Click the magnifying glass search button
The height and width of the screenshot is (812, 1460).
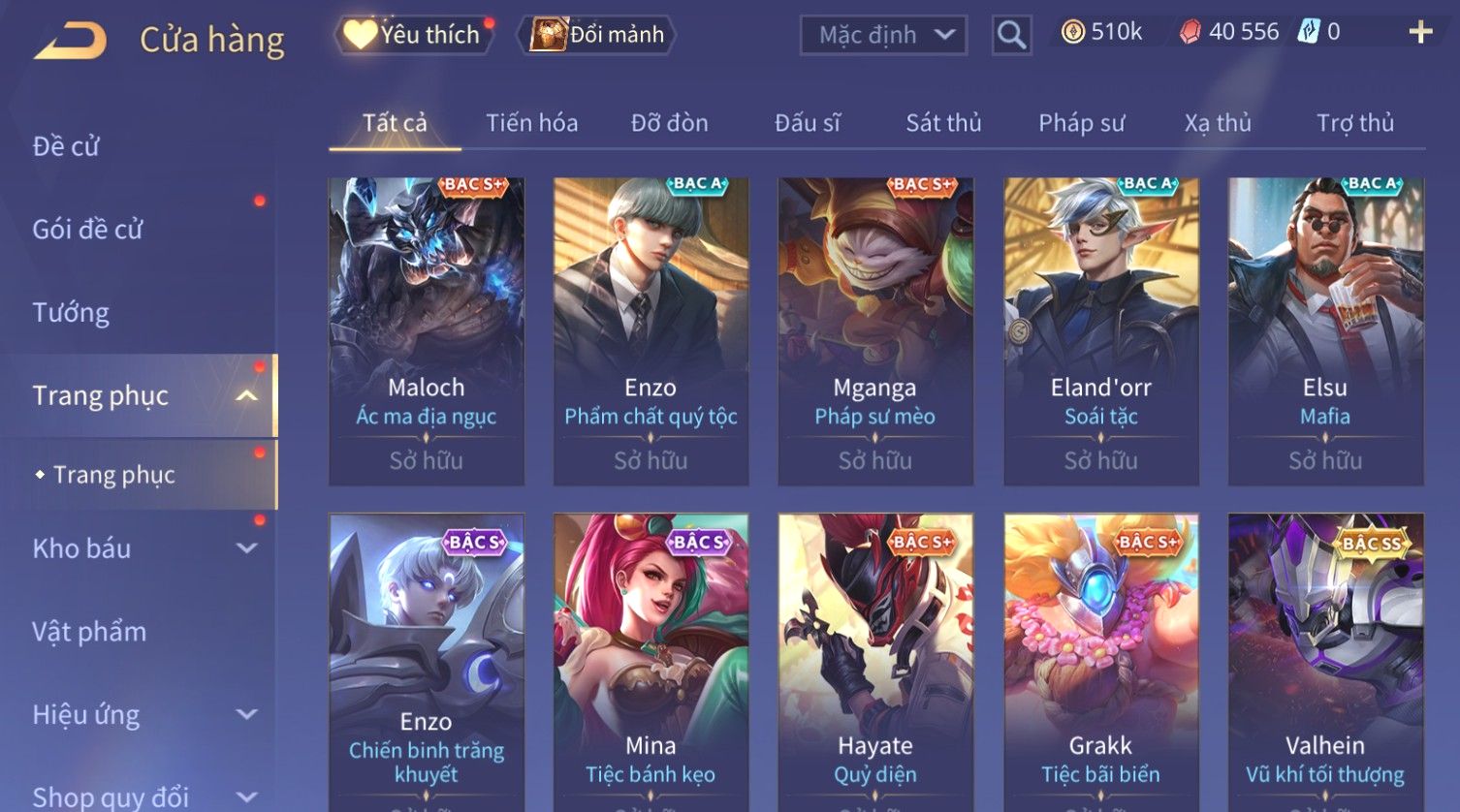tap(1011, 36)
